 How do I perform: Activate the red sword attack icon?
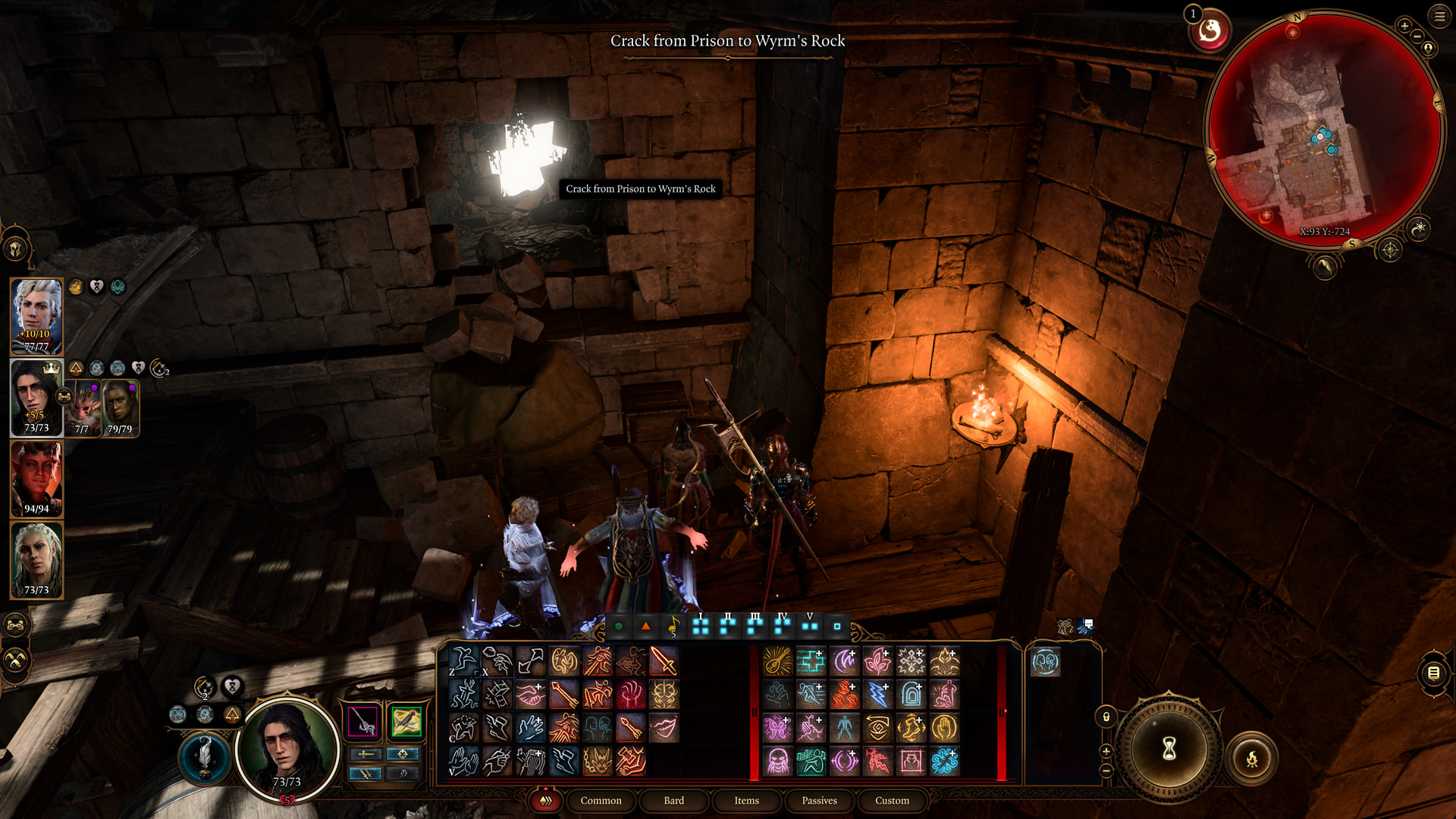[663, 661]
